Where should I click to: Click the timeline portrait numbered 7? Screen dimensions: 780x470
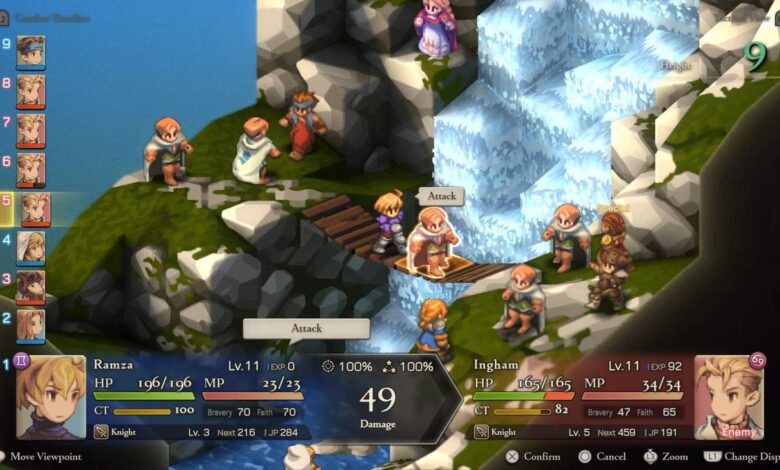(31, 130)
